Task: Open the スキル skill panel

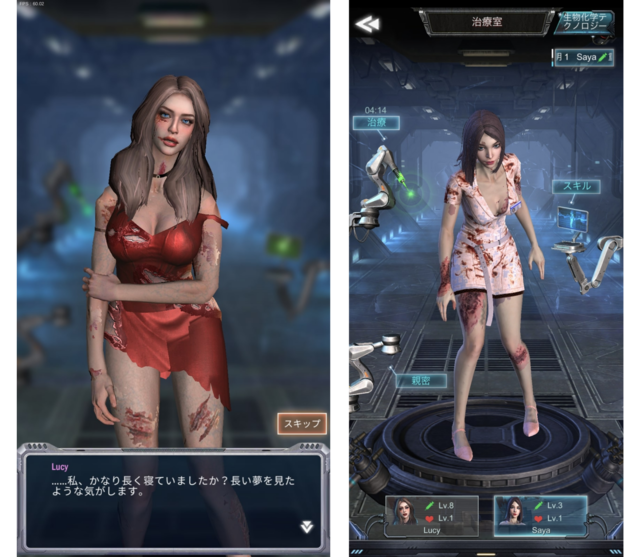Action: [x=575, y=187]
